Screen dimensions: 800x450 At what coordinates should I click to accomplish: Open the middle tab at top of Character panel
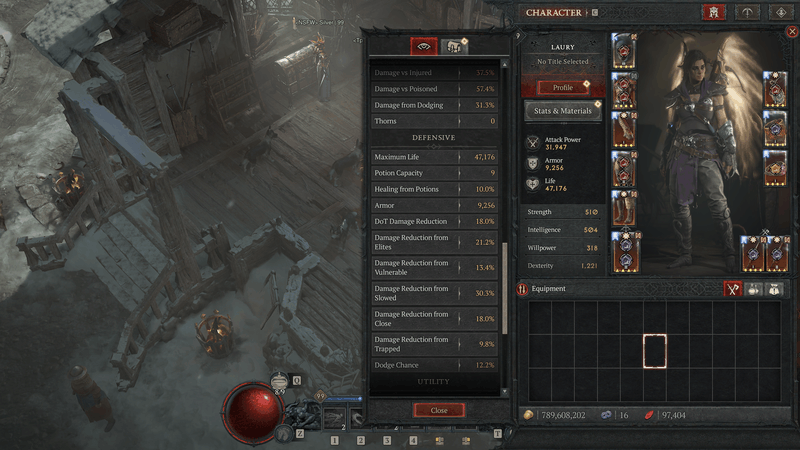pyautogui.click(x=747, y=13)
